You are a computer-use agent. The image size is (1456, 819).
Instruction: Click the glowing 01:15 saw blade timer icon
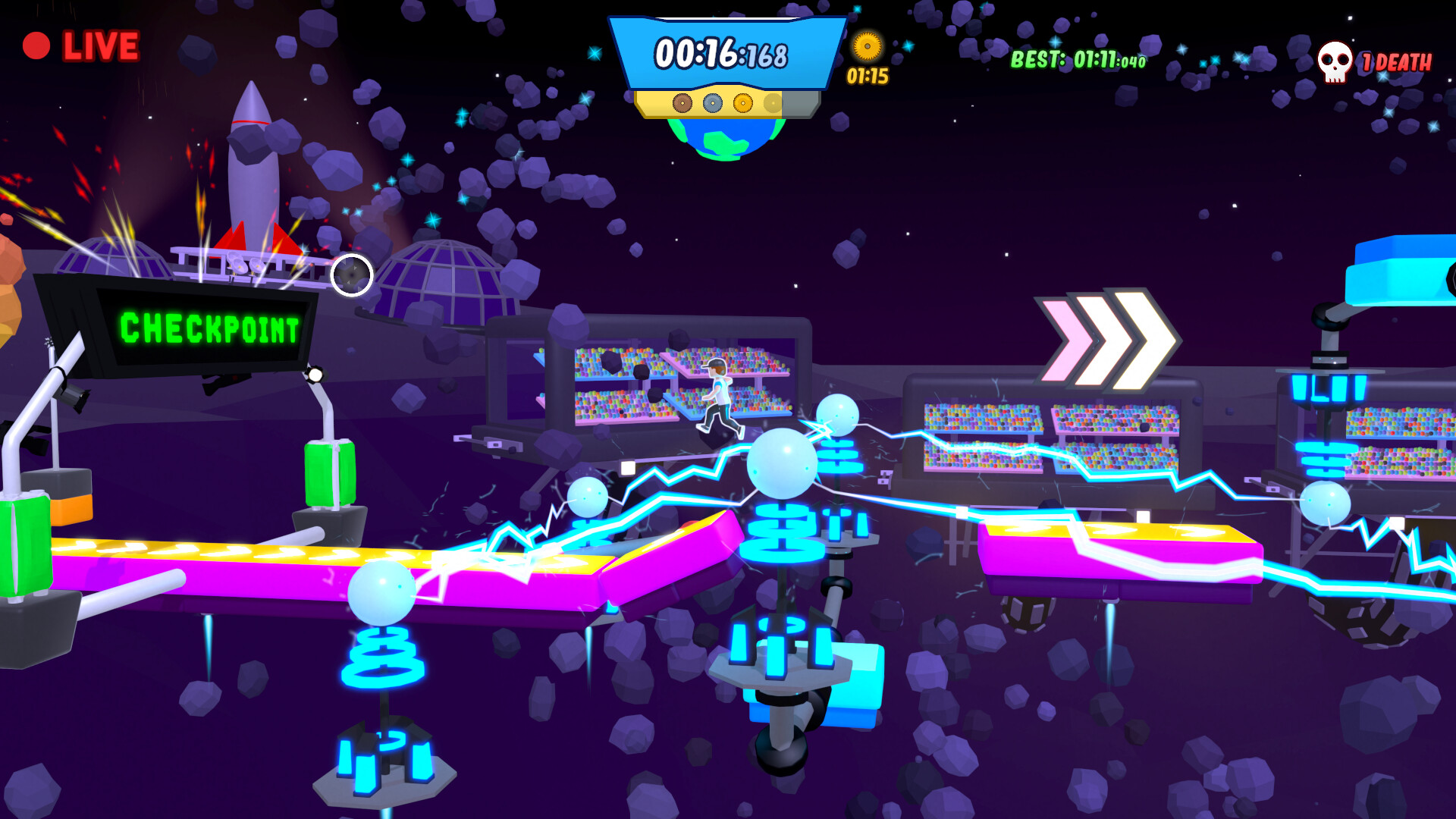point(868,47)
